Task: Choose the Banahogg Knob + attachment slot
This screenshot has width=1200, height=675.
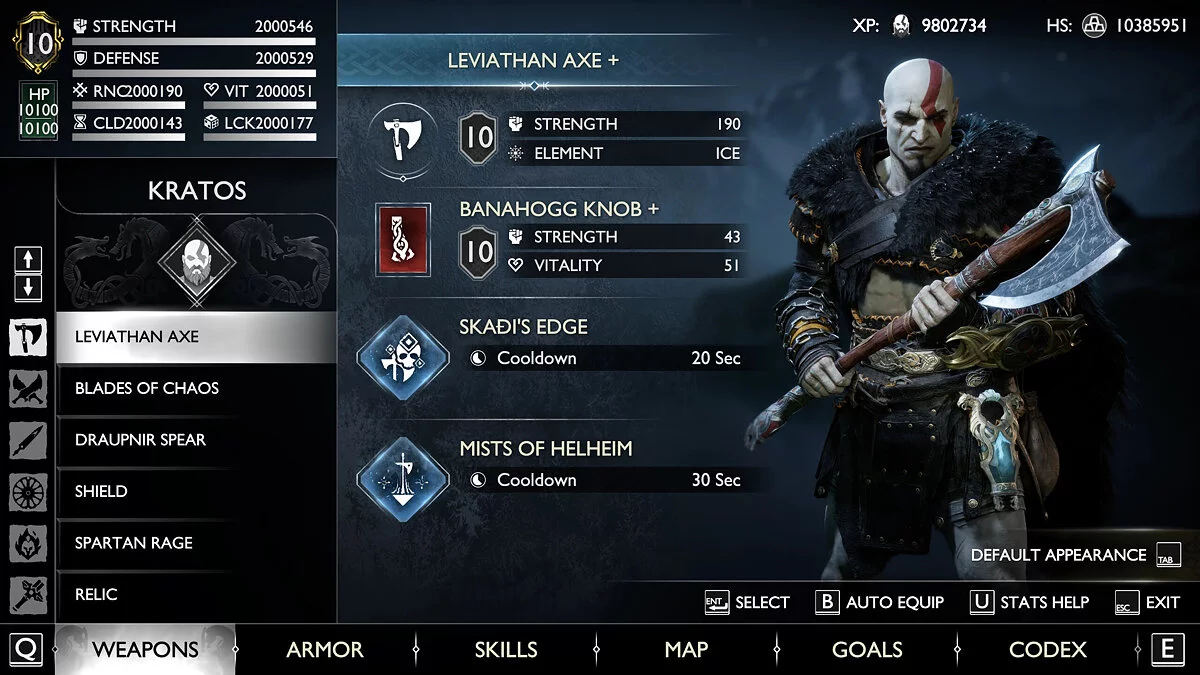Action: (x=403, y=240)
